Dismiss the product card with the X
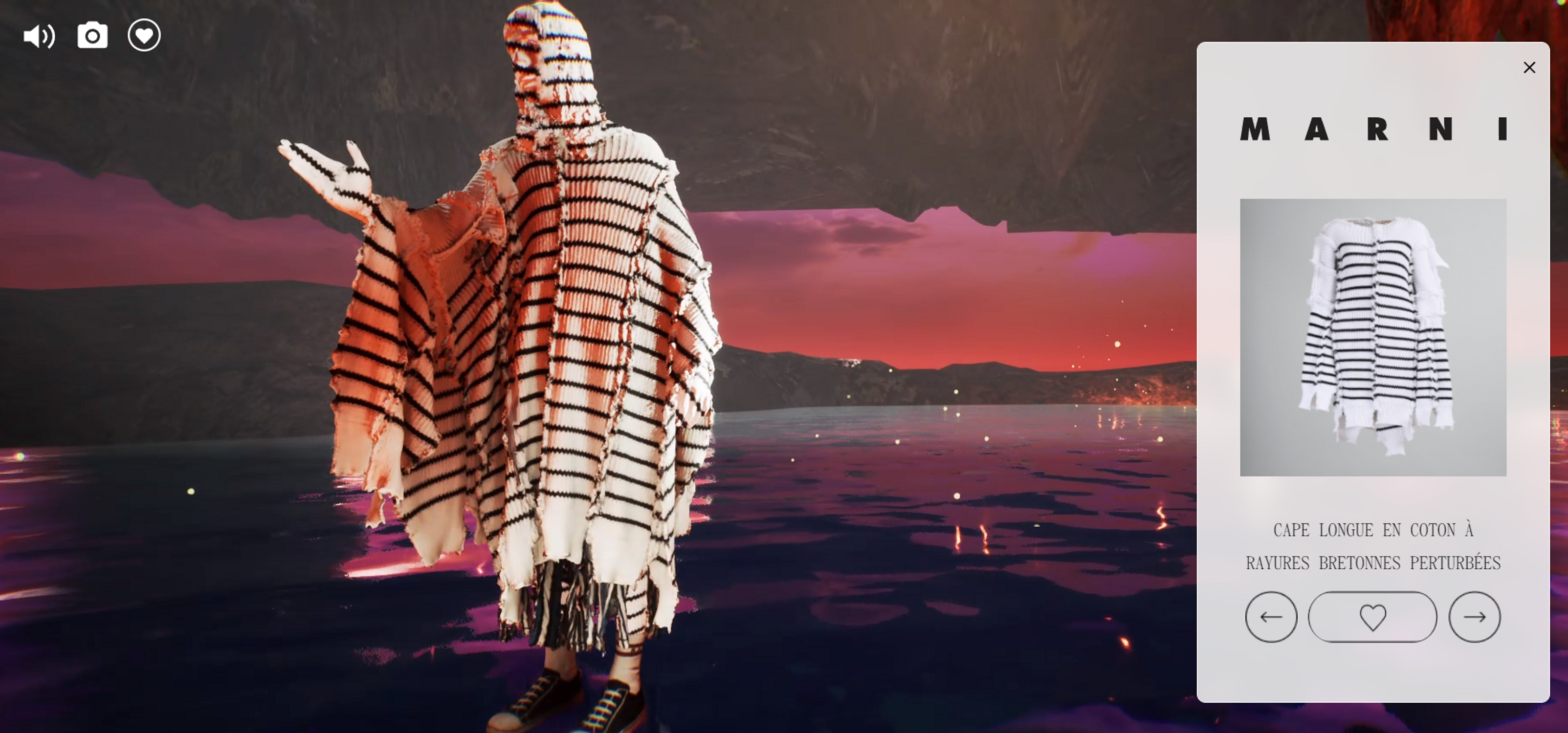This screenshot has width=1568, height=733. coord(1530,67)
